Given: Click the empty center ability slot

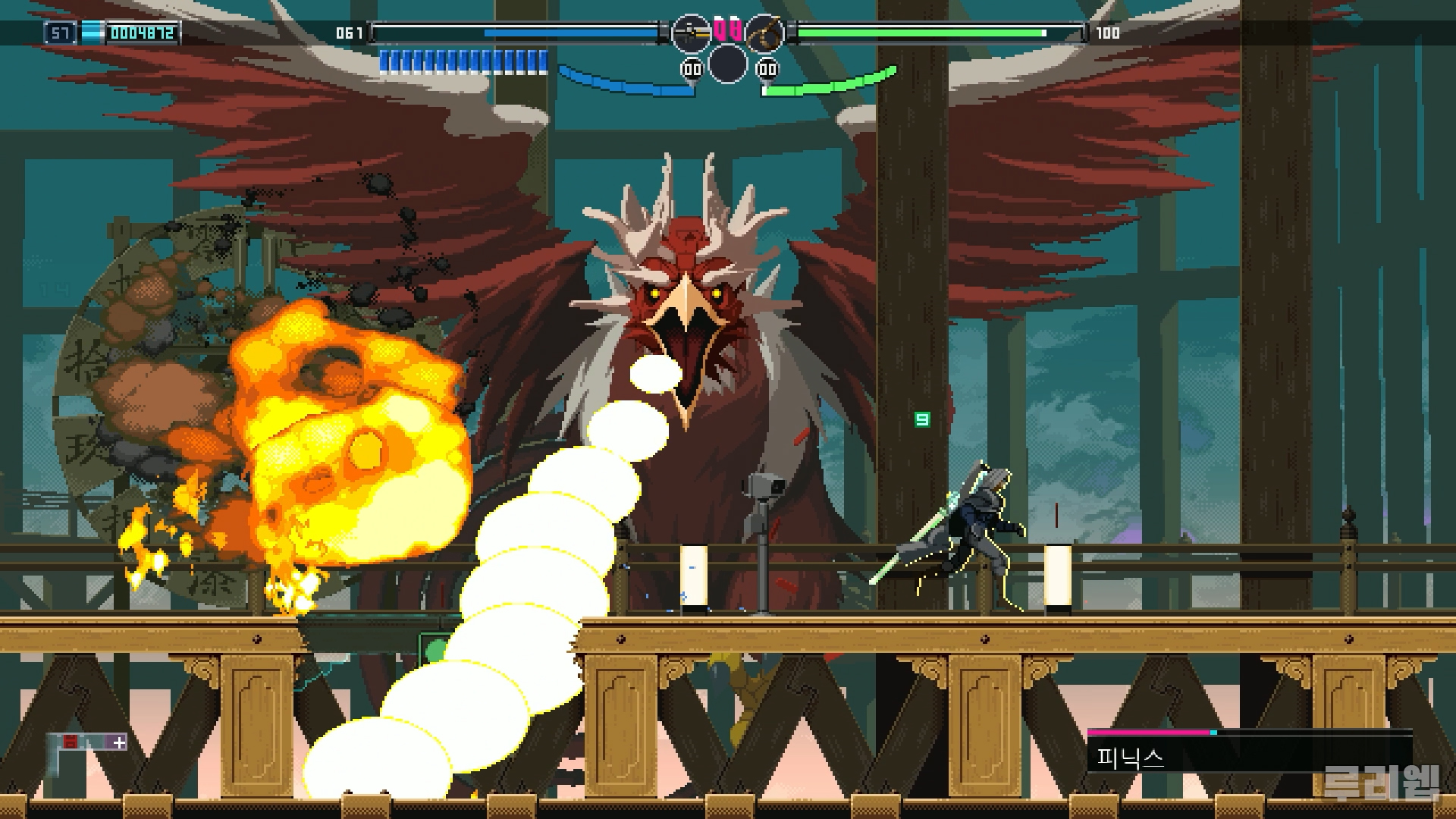Looking at the screenshot, I should pyautogui.click(x=727, y=64).
